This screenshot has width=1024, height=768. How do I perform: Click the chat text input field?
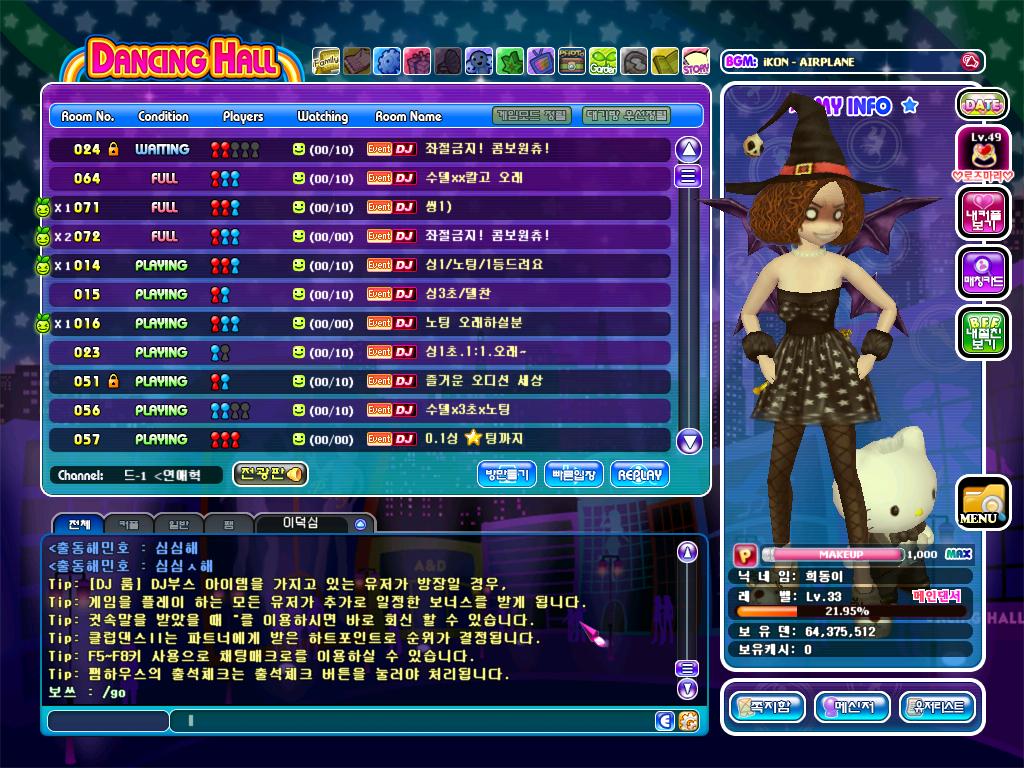[410, 721]
